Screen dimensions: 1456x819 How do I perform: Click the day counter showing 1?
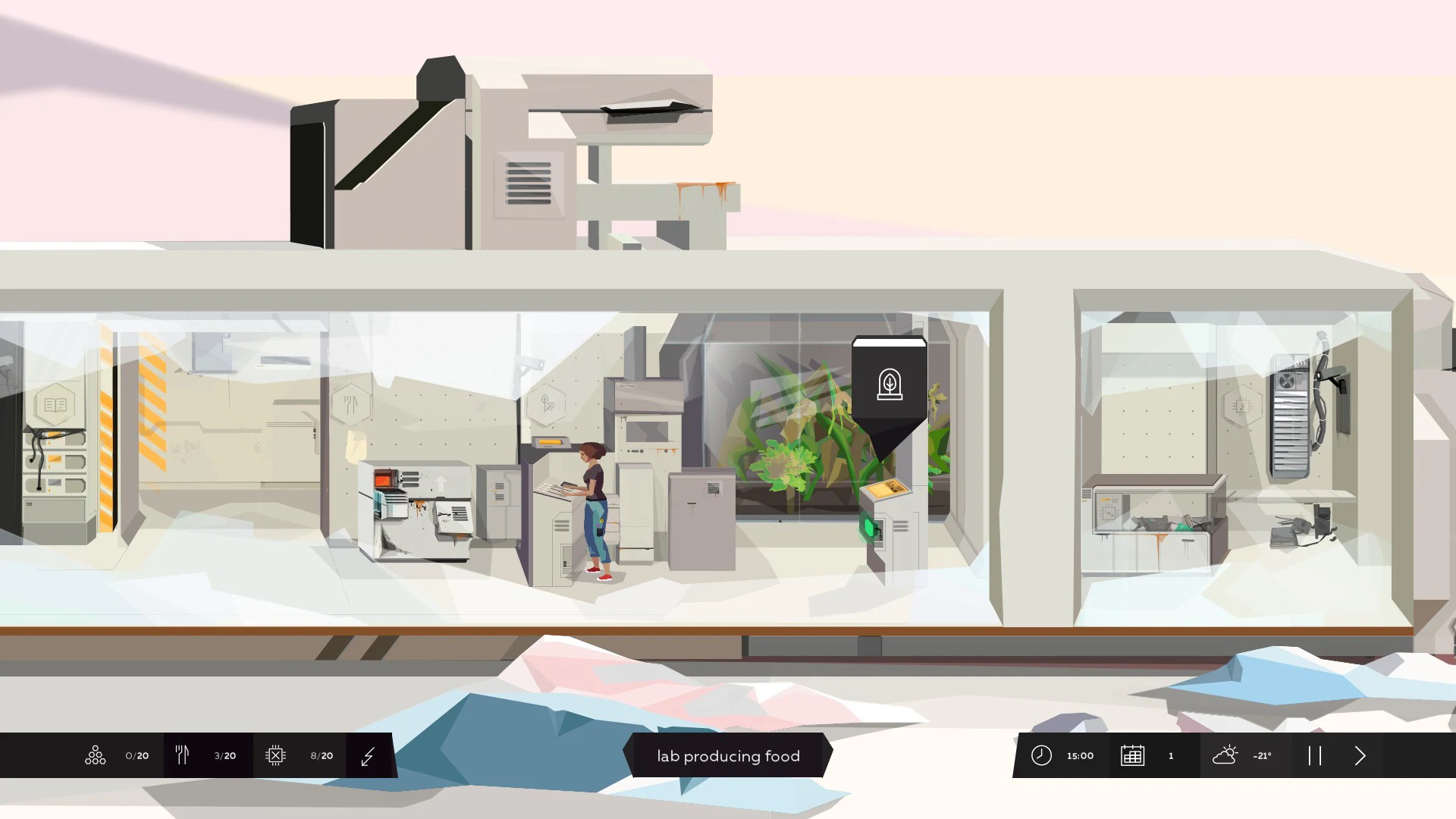(1171, 755)
